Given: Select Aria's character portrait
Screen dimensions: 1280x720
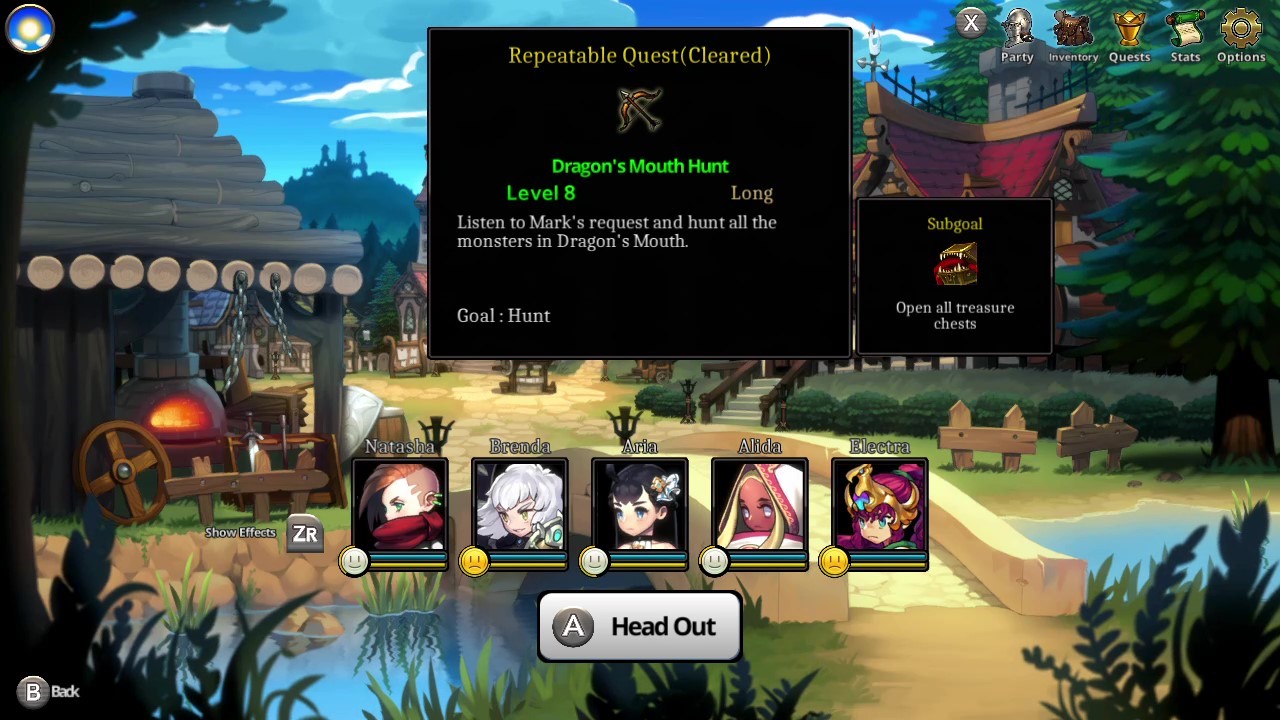Looking at the screenshot, I should click(640, 510).
